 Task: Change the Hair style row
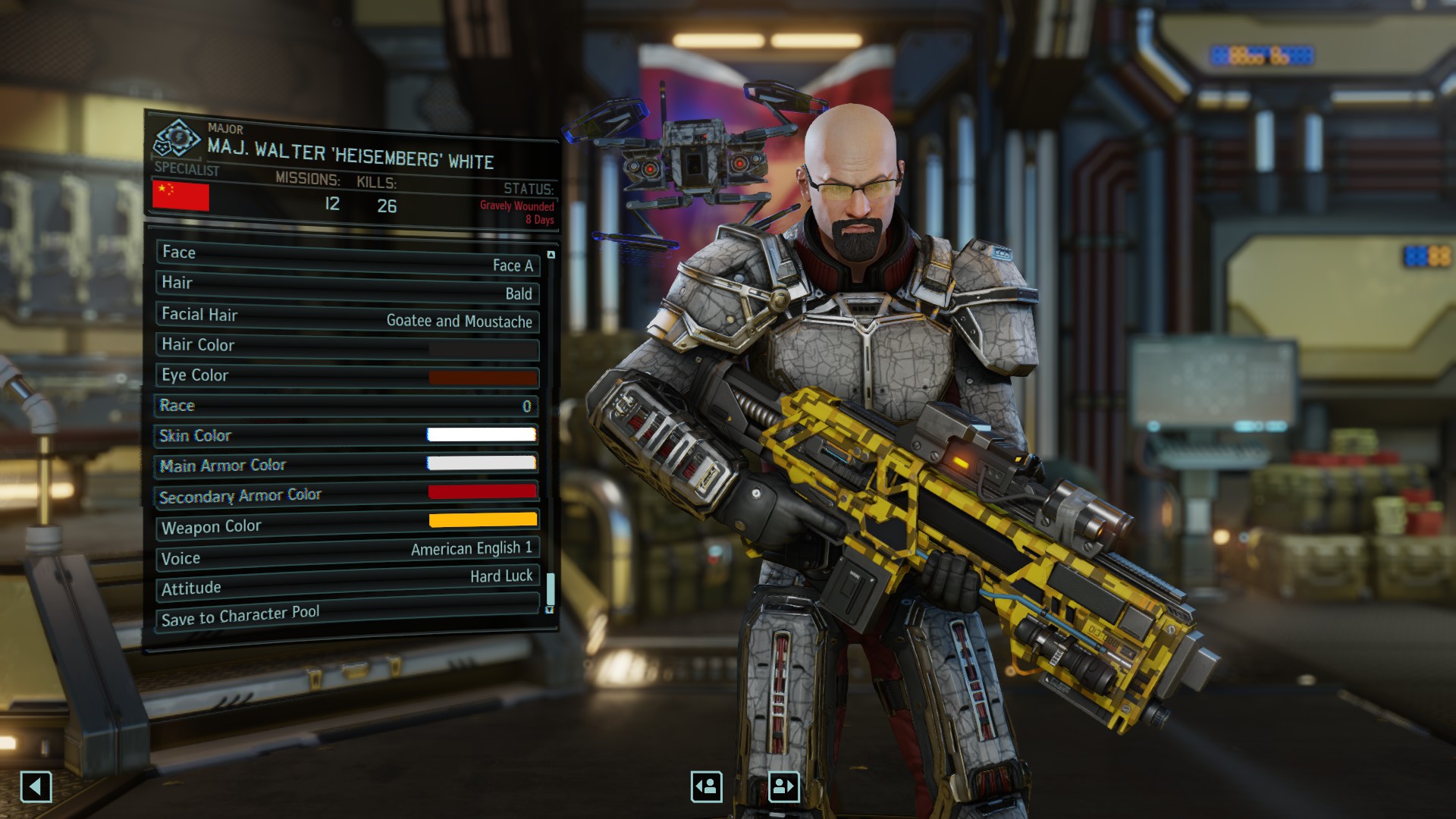click(347, 288)
